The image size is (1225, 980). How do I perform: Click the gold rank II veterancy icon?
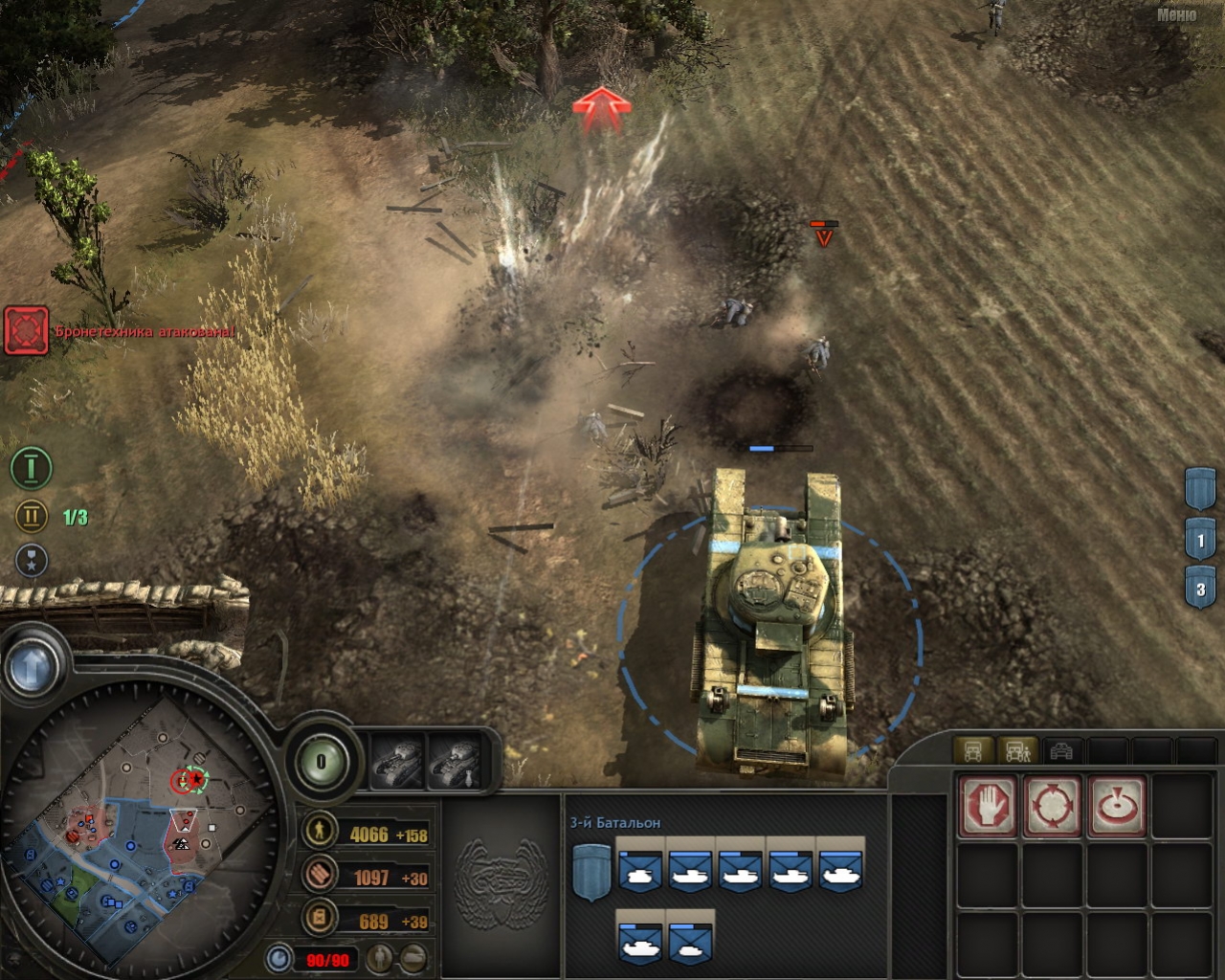point(32,516)
